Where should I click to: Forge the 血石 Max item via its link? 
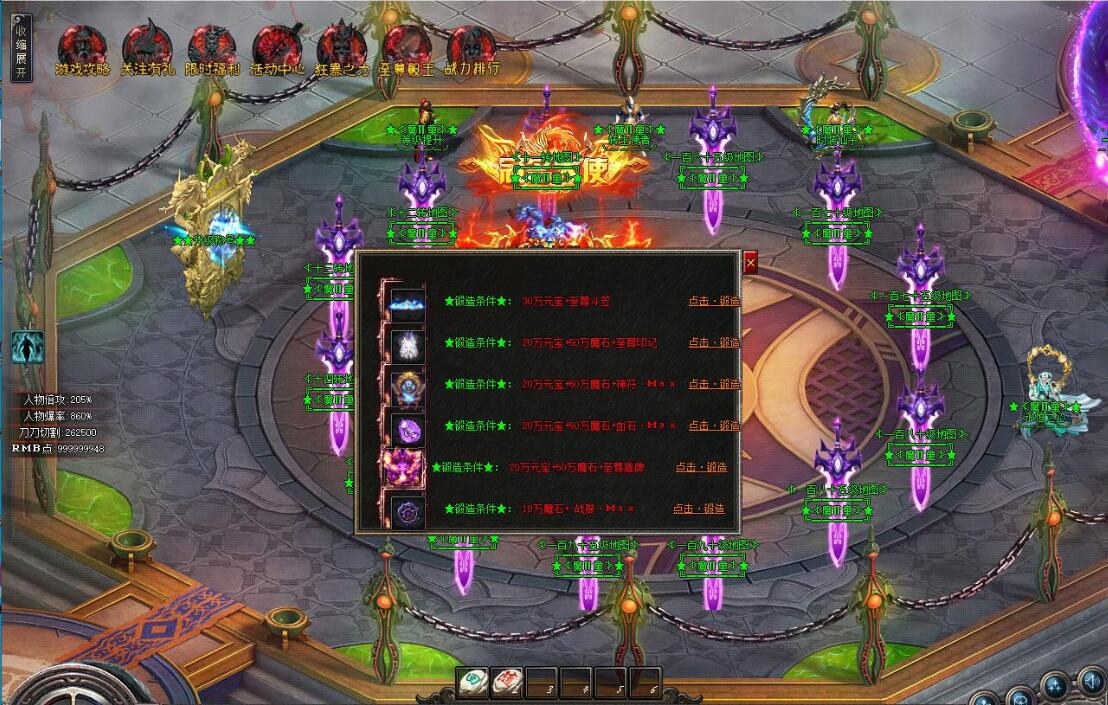click(x=714, y=426)
